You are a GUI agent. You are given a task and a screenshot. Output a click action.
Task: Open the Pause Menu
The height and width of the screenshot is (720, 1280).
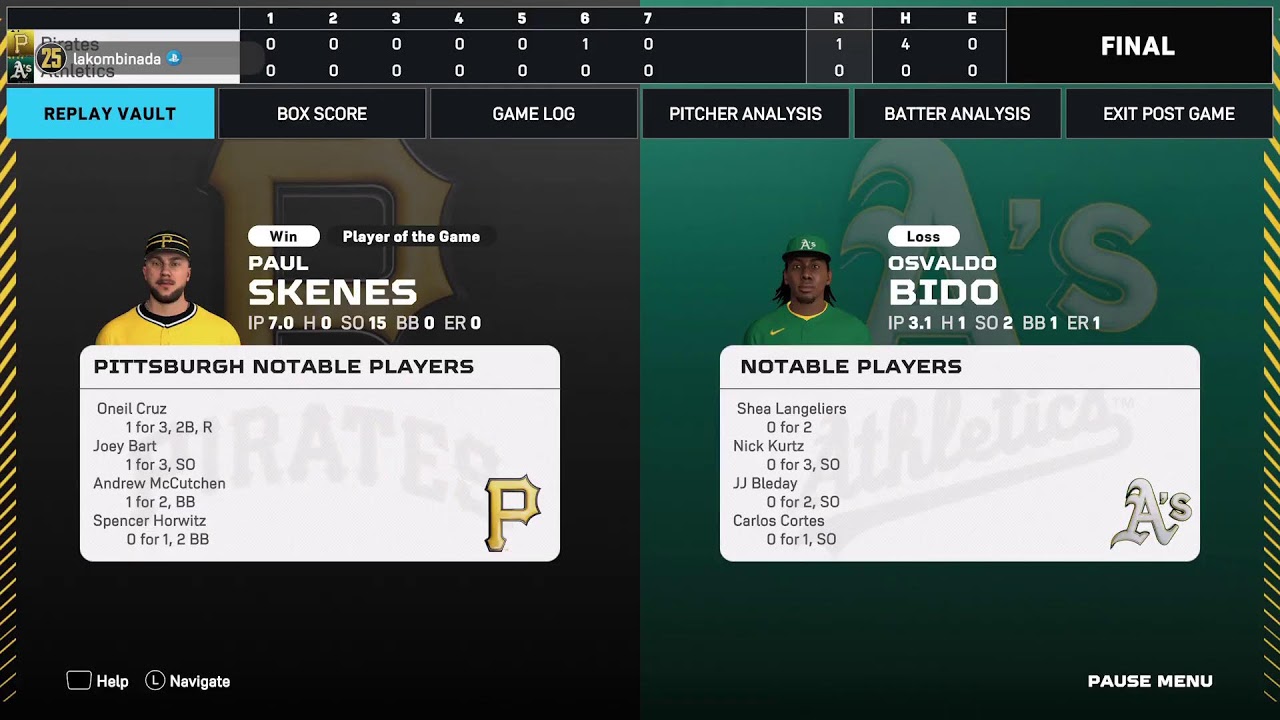click(x=1150, y=681)
